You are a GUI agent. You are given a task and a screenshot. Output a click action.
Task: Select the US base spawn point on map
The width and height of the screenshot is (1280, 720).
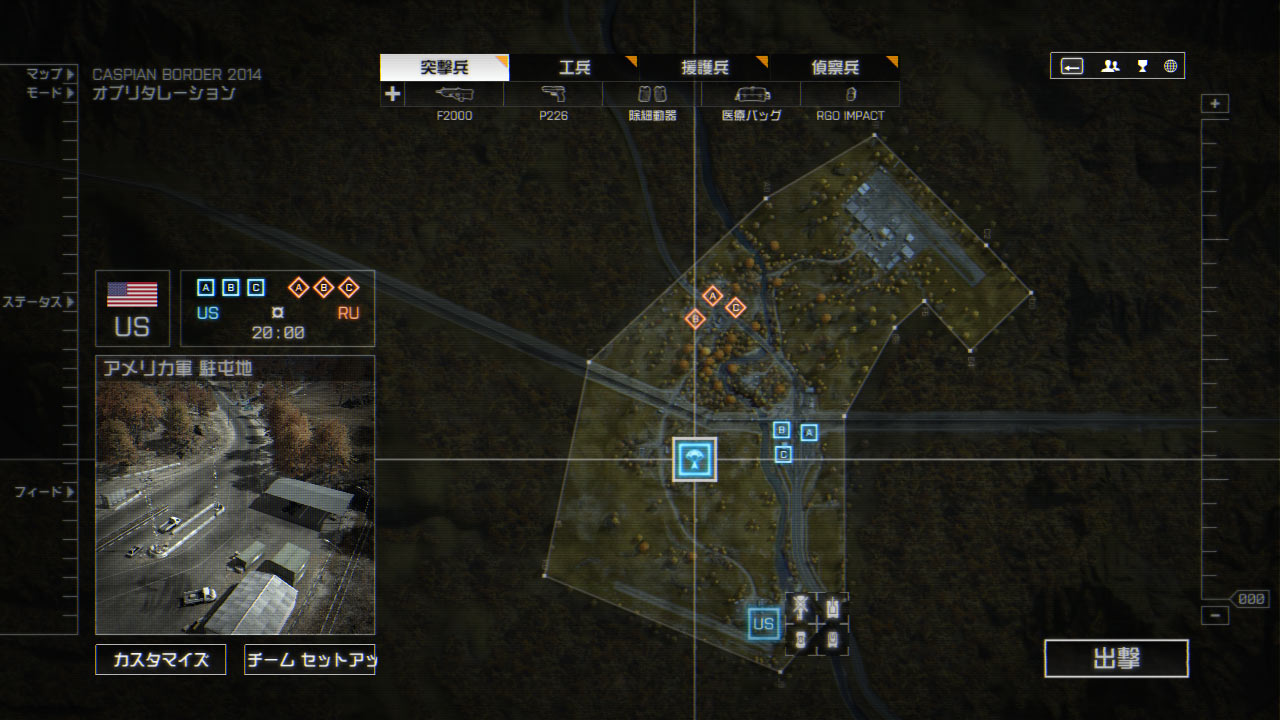point(764,625)
